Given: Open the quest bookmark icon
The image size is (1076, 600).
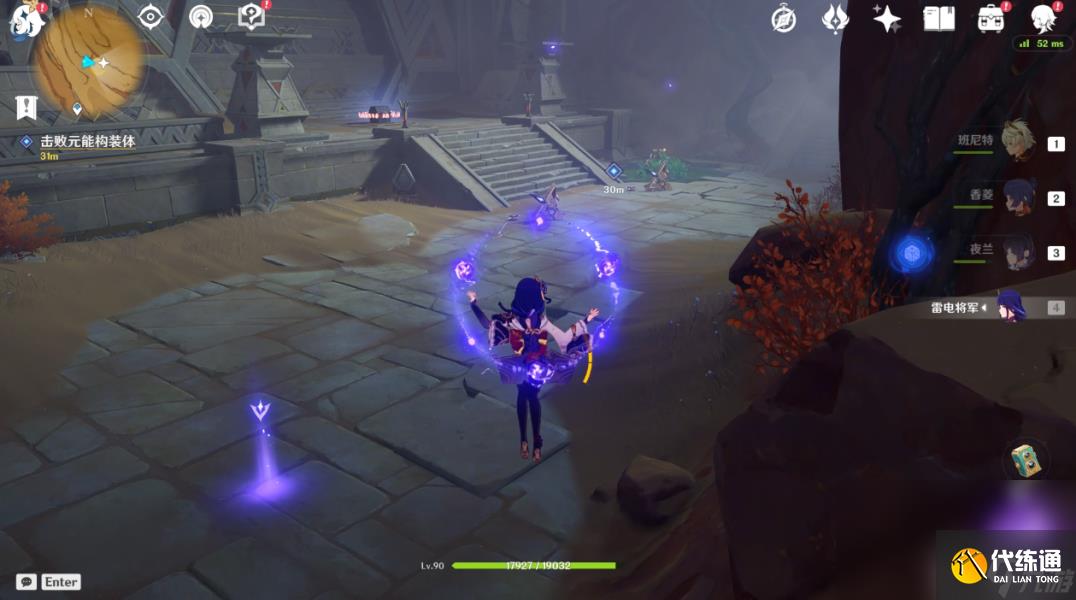Looking at the screenshot, I should click(x=26, y=107).
